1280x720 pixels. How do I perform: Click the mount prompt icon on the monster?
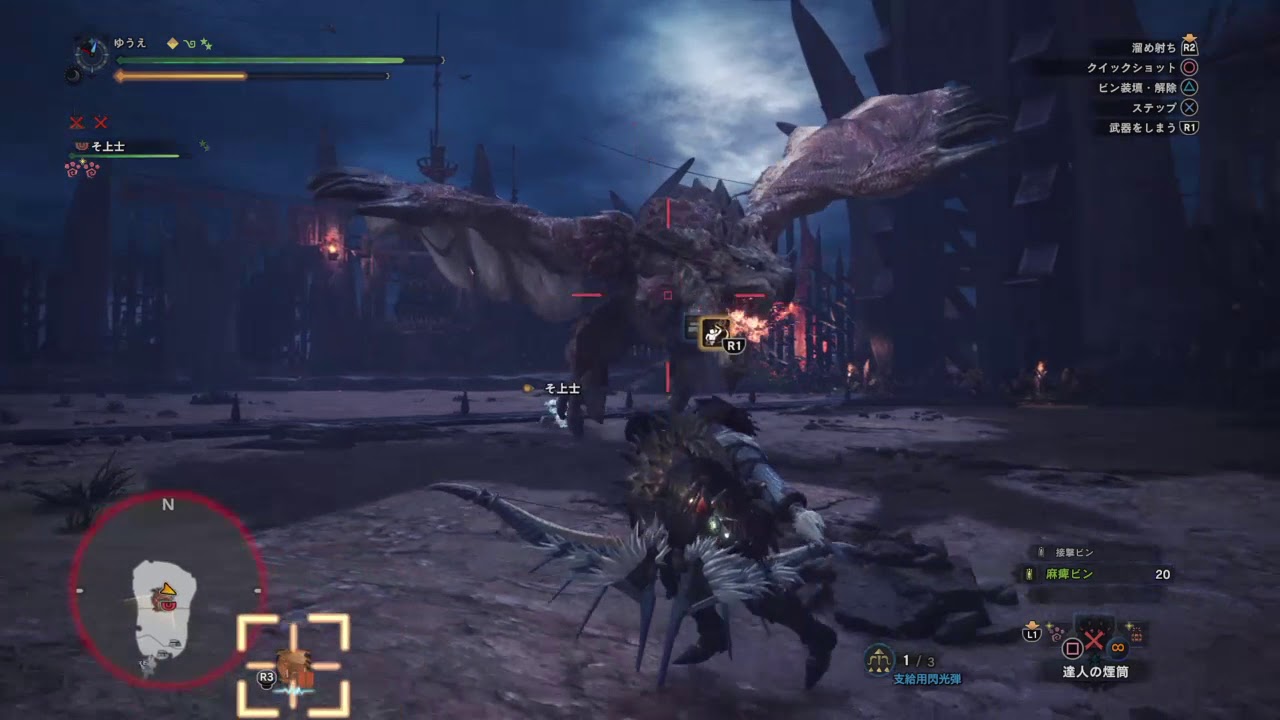coord(714,333)
